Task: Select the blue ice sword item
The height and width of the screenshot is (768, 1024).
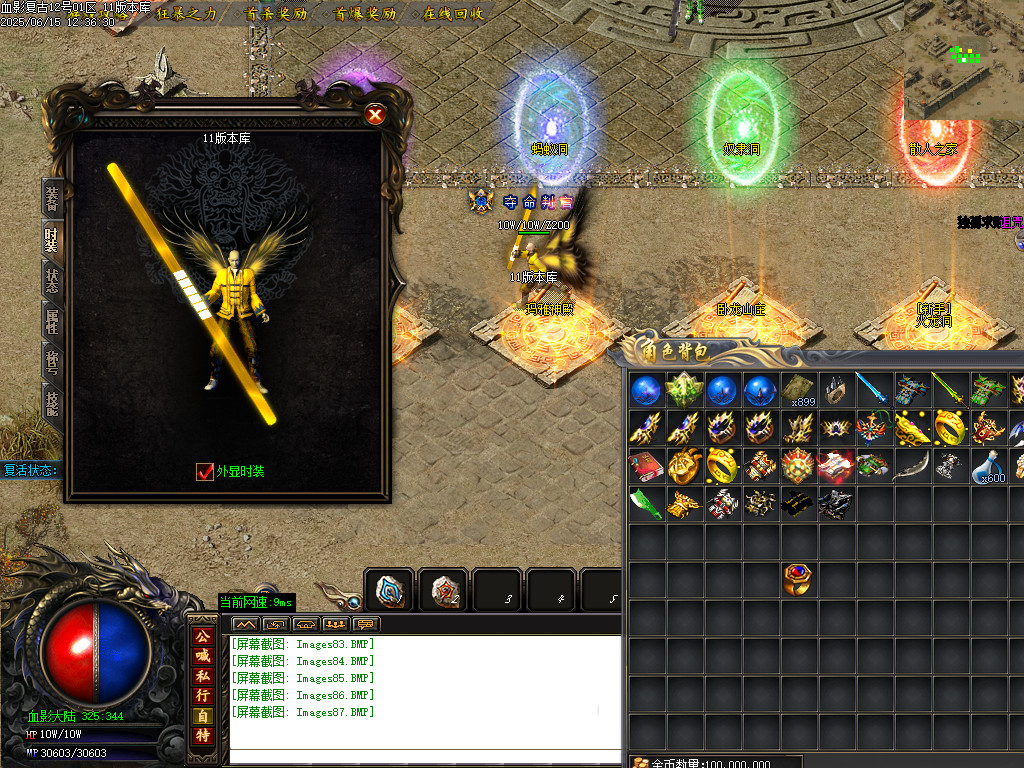Action: pos(874,390)
